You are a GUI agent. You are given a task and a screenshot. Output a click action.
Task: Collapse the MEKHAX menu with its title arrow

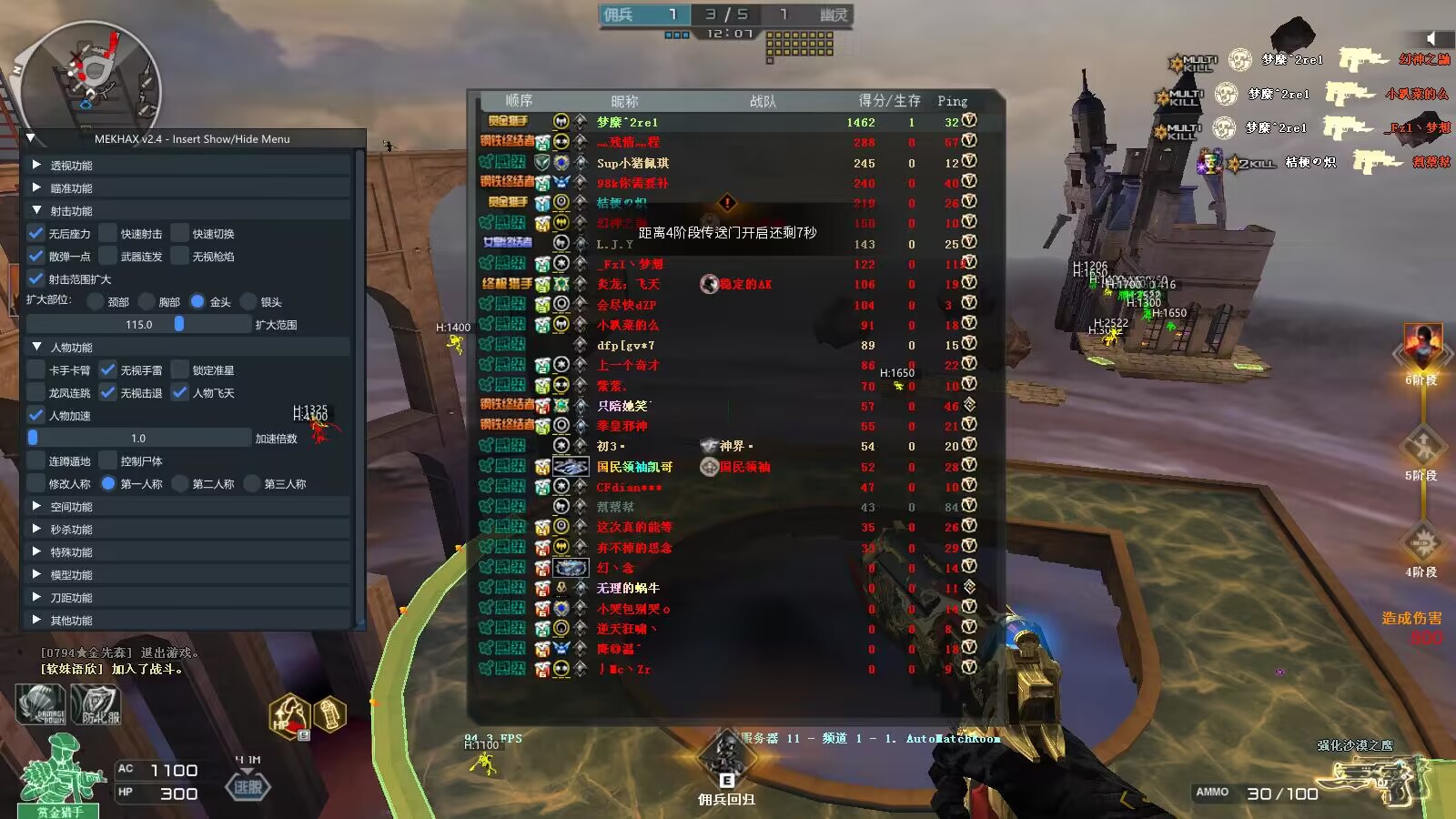pyautogui.click(x=30, y=138)
